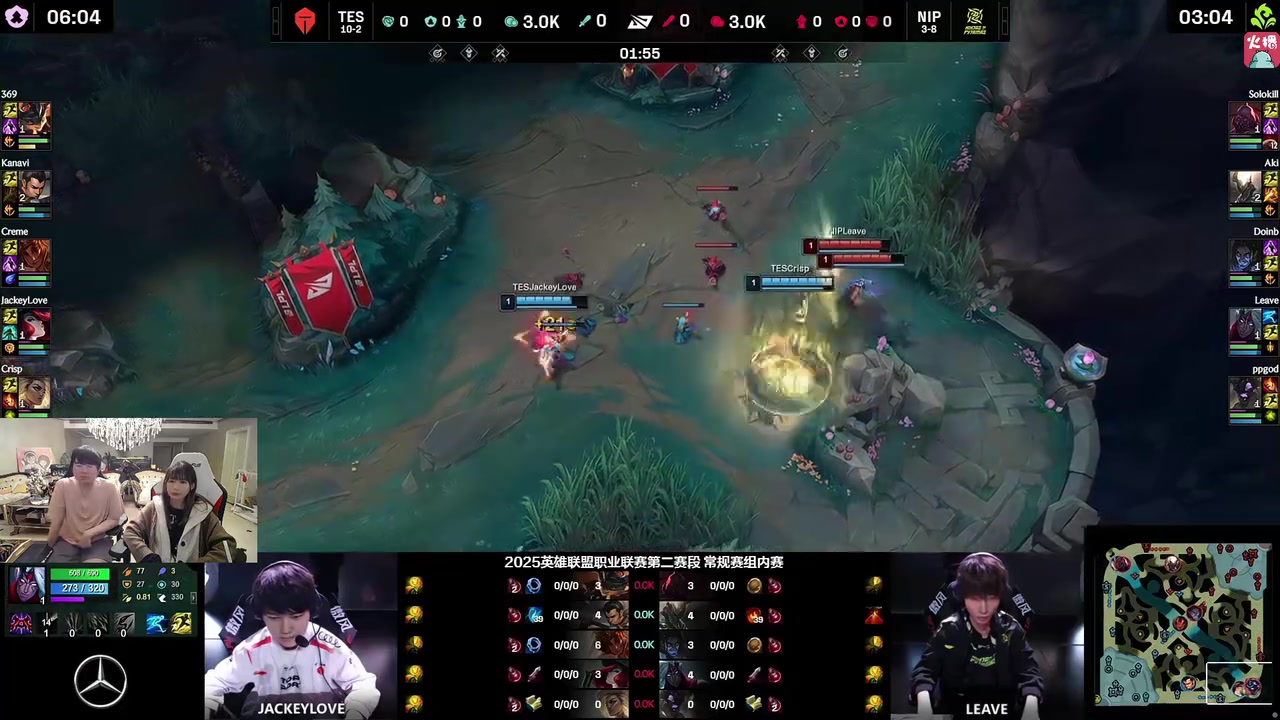Select Aki's champion portrait

pos(1244,187)
